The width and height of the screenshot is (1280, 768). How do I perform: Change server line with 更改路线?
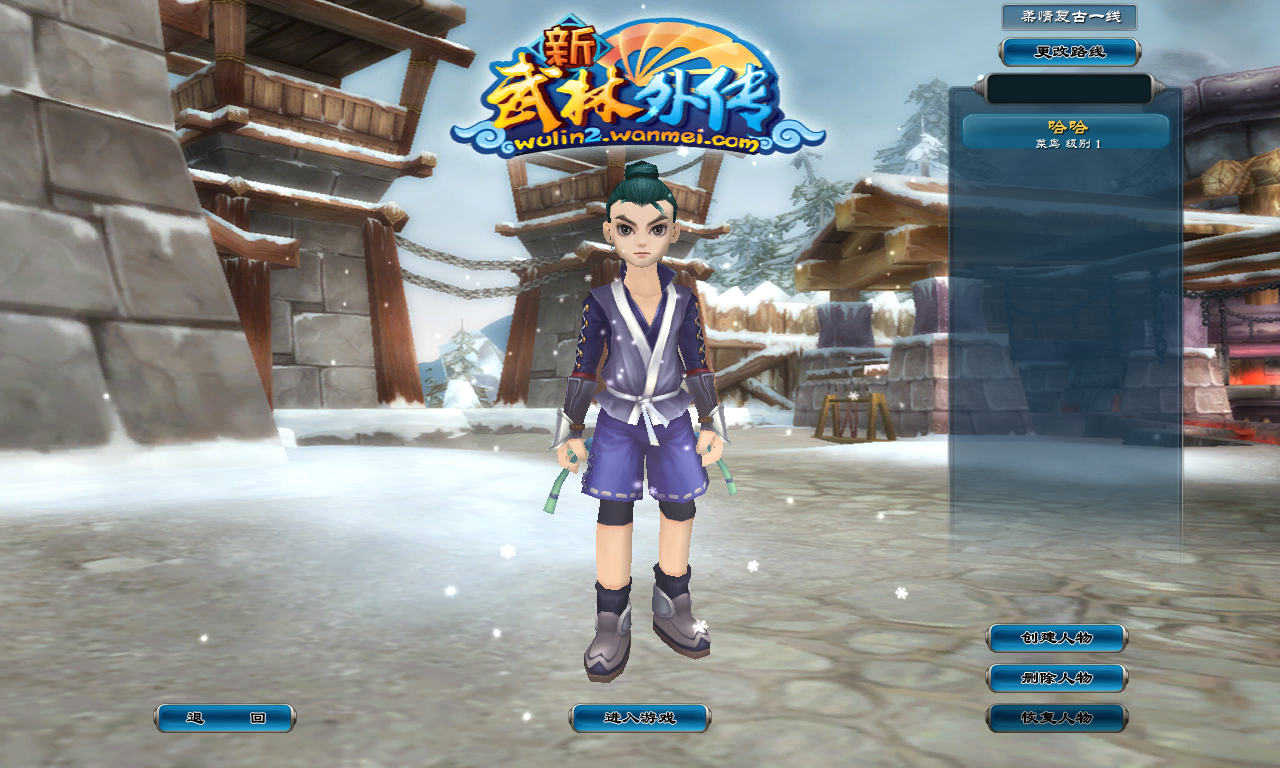1070,52
